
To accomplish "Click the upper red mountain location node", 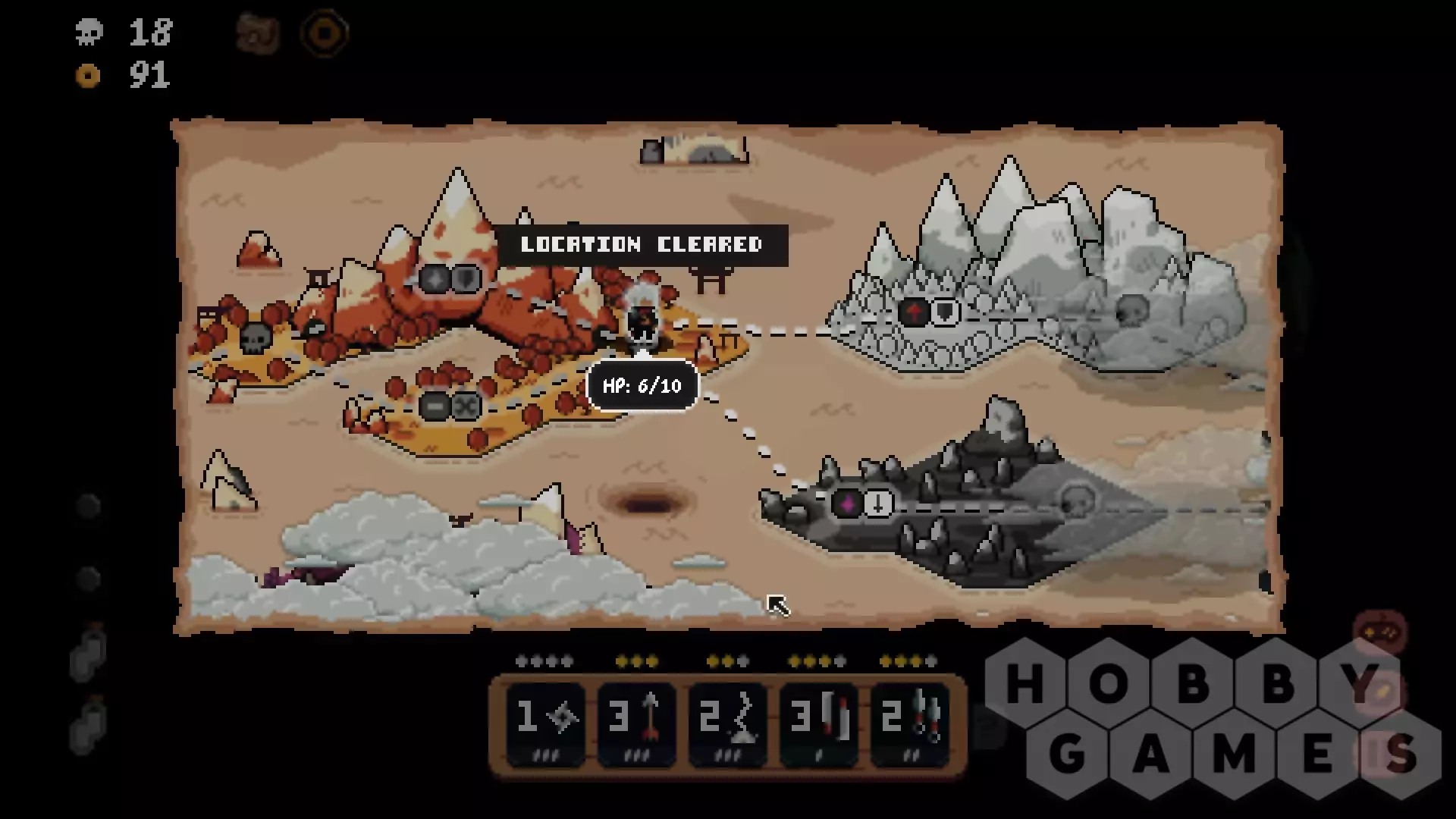I will tap(450, 279).
